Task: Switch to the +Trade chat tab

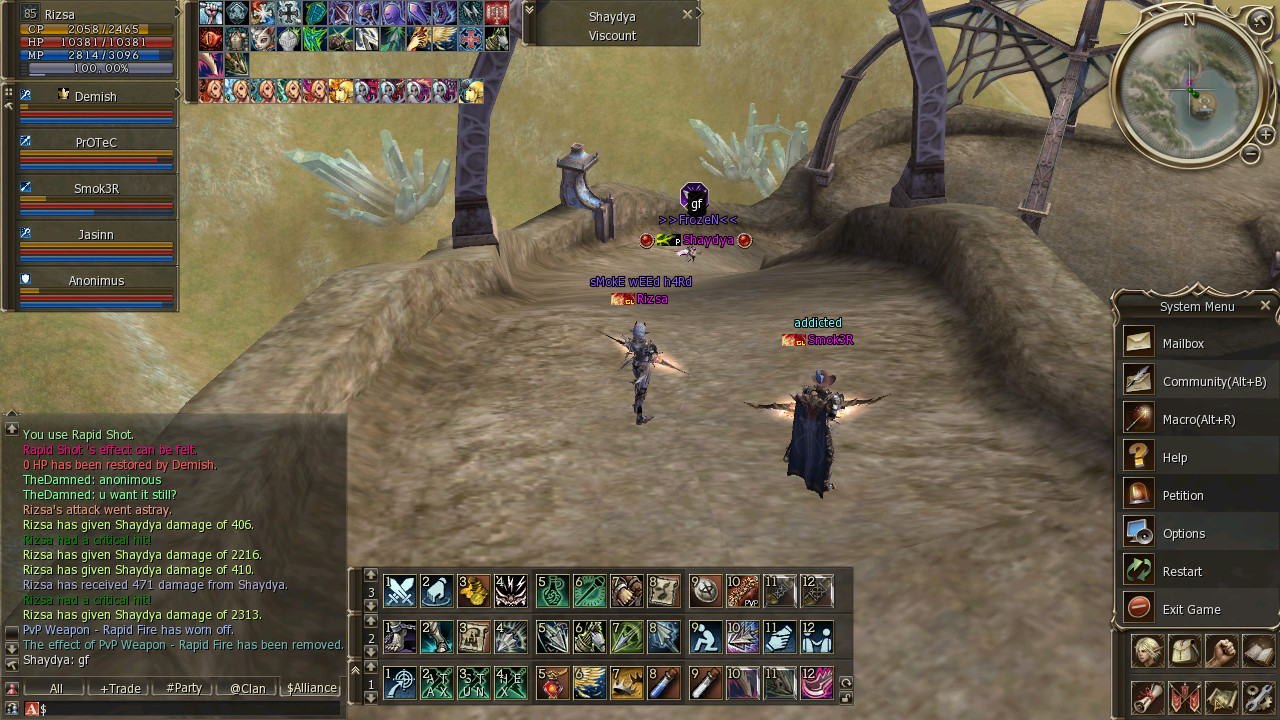Action: [120, 688]
